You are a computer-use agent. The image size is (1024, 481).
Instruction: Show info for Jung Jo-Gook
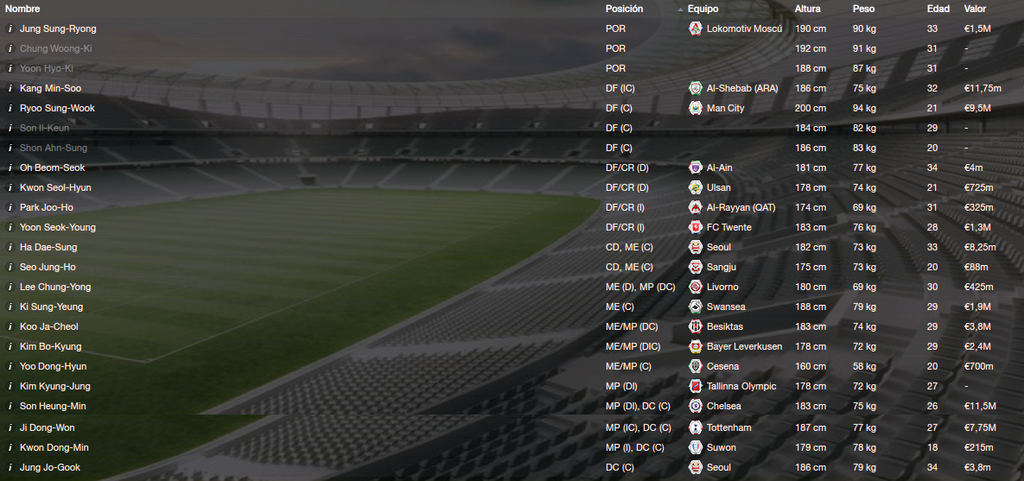(10, 467)
